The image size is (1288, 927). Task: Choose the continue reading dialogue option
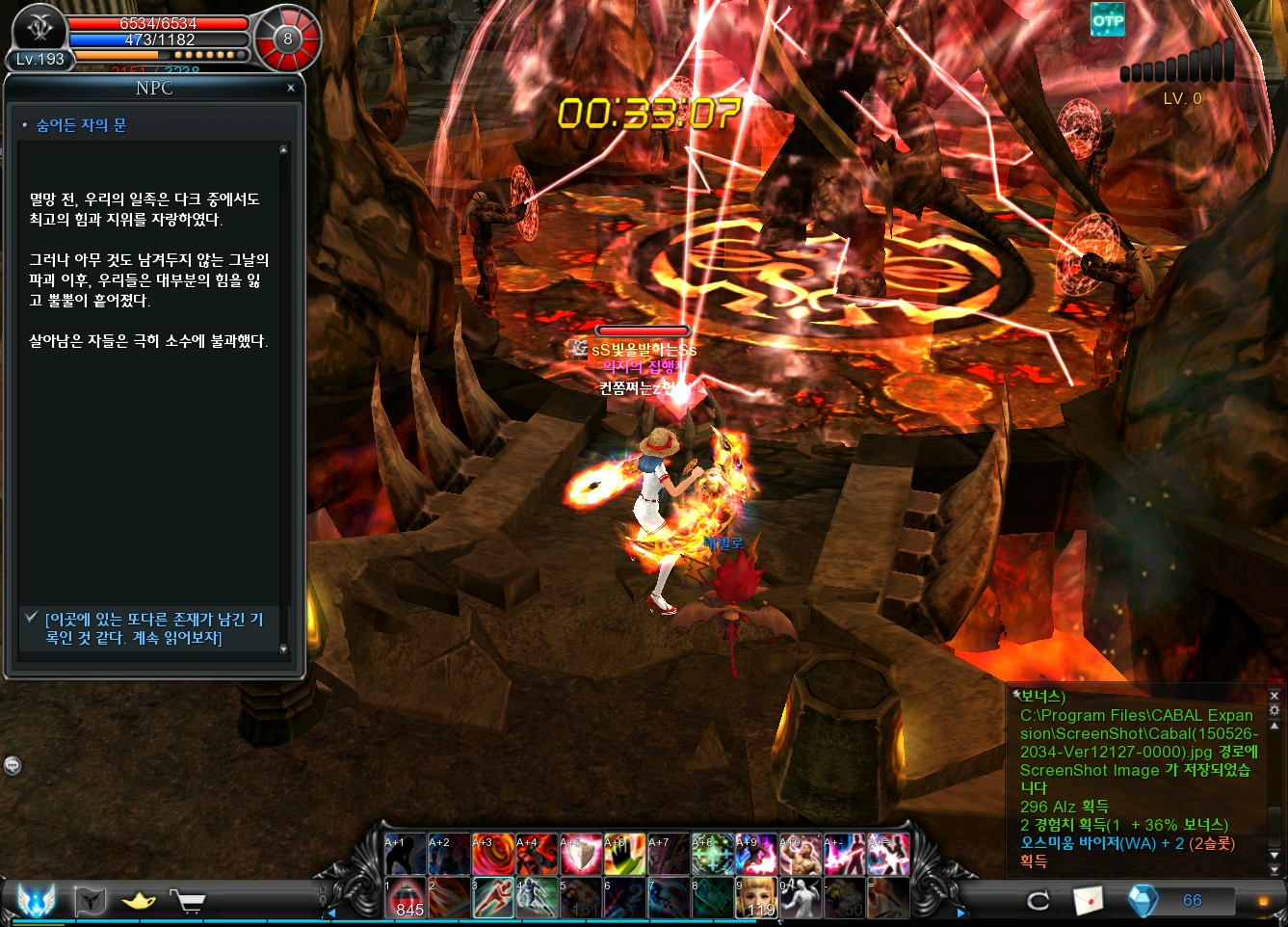pos(154,628)
